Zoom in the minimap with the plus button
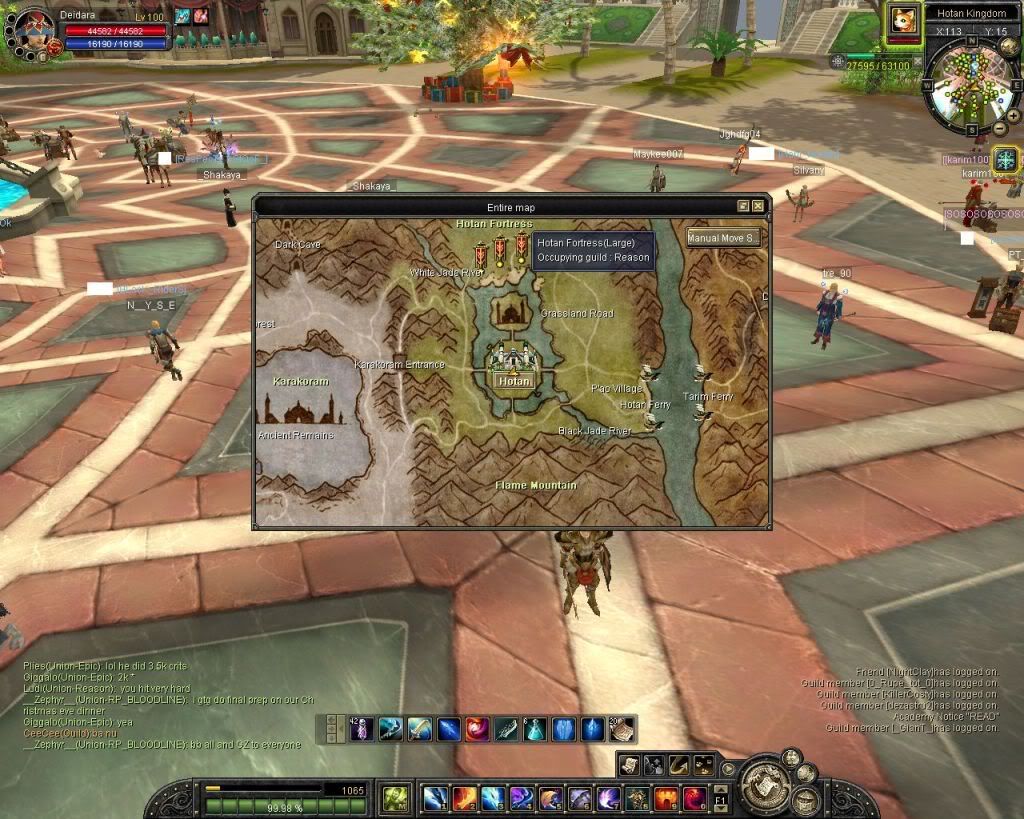The image size is (1024, 819). tap(1013, 116)
